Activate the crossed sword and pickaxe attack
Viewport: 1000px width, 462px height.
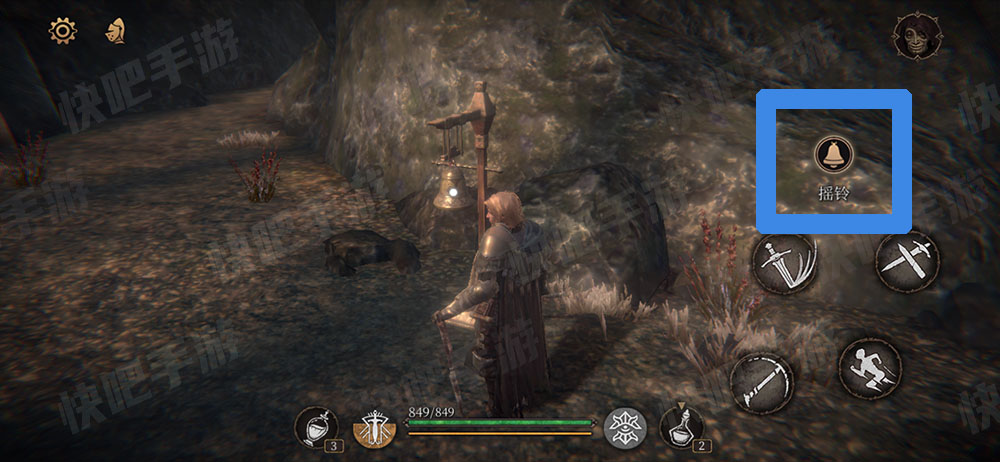[x=907, y=259]
